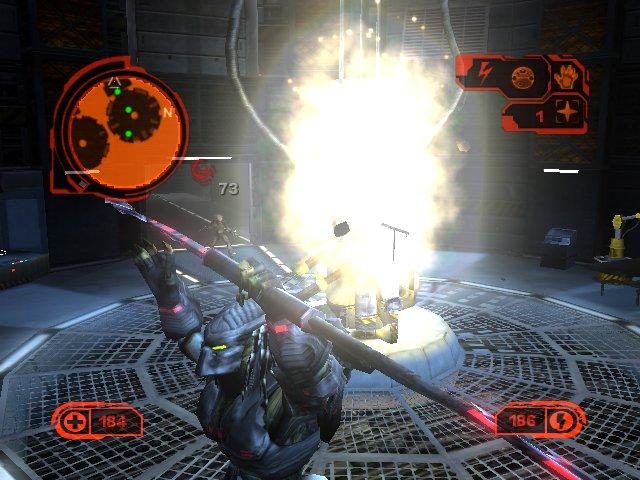The width and height of the screenshot is (640, 480).
Task: Click the north N marker on radar
Action: coord(167,112)
